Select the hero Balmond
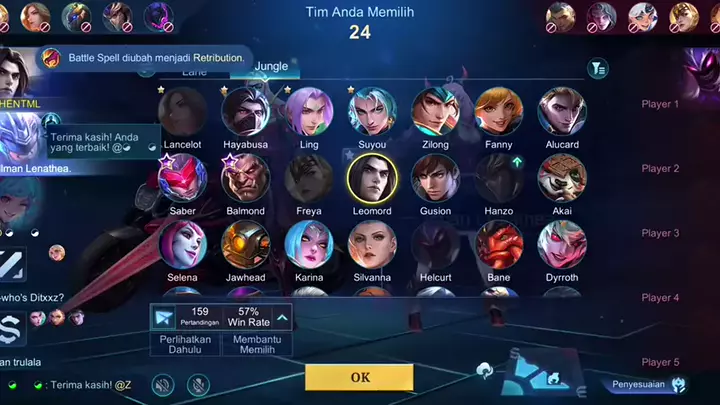Viewport: 720px width, 405px height. (245, 179)
